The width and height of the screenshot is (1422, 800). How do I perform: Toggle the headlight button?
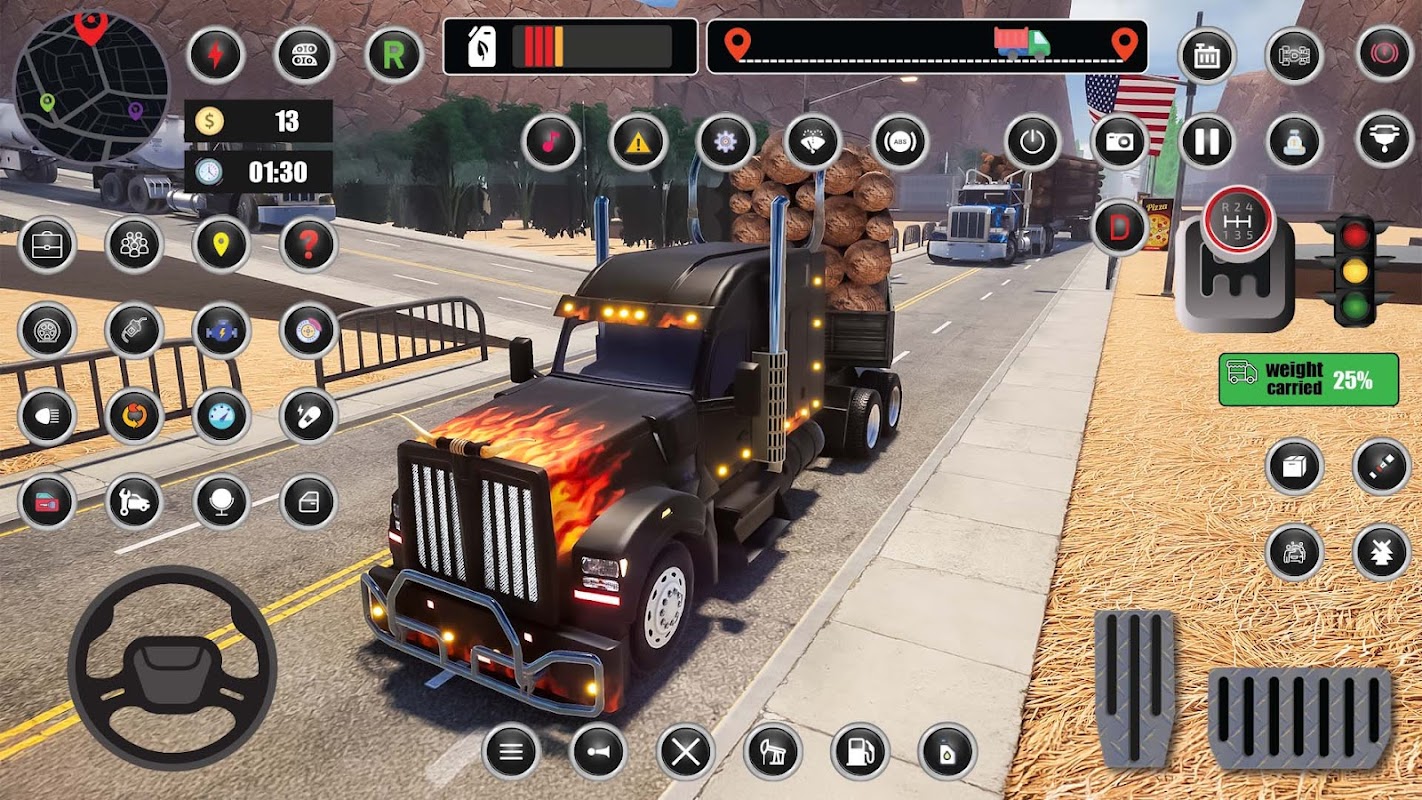click(x=47, y=416)
